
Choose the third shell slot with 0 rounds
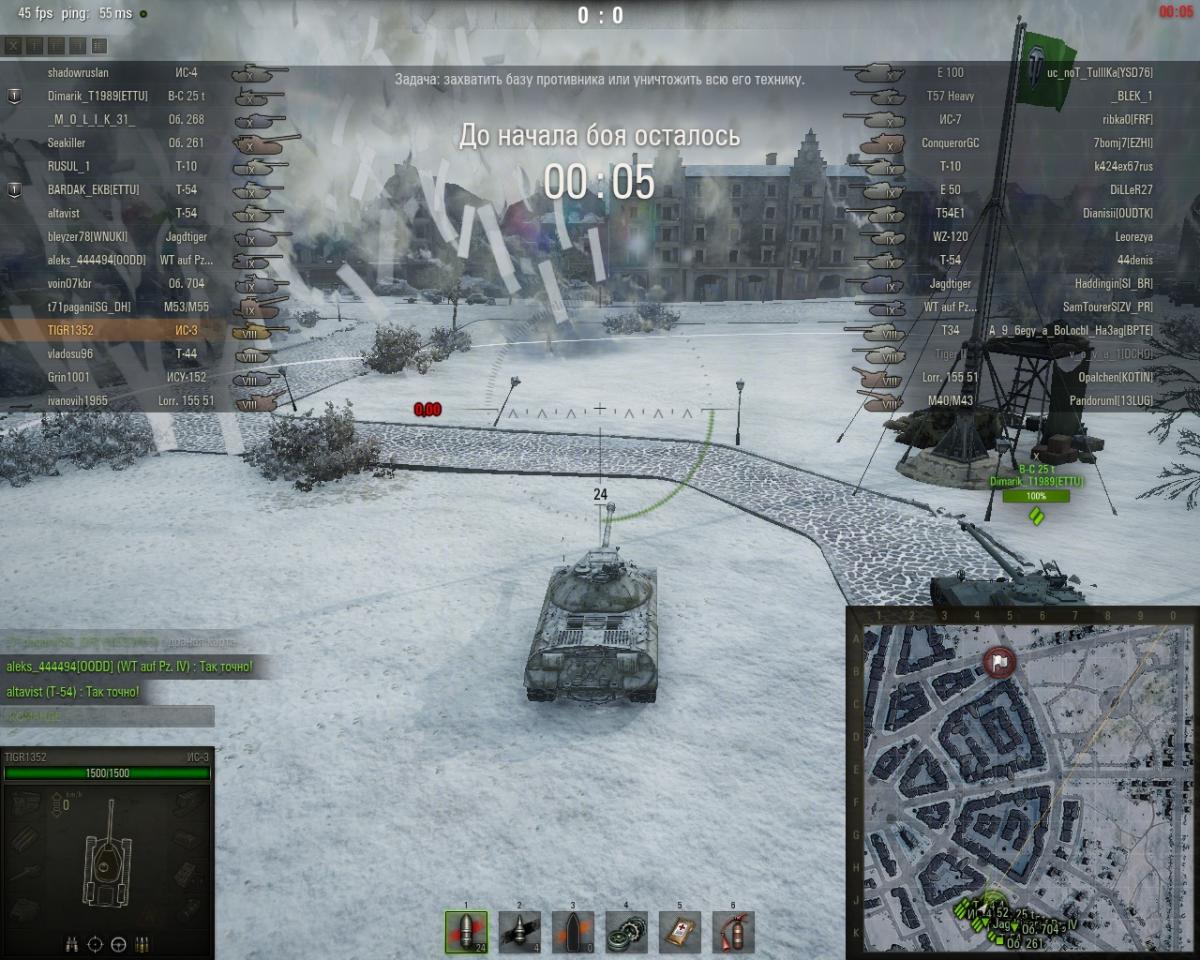(x=573, y=932)
